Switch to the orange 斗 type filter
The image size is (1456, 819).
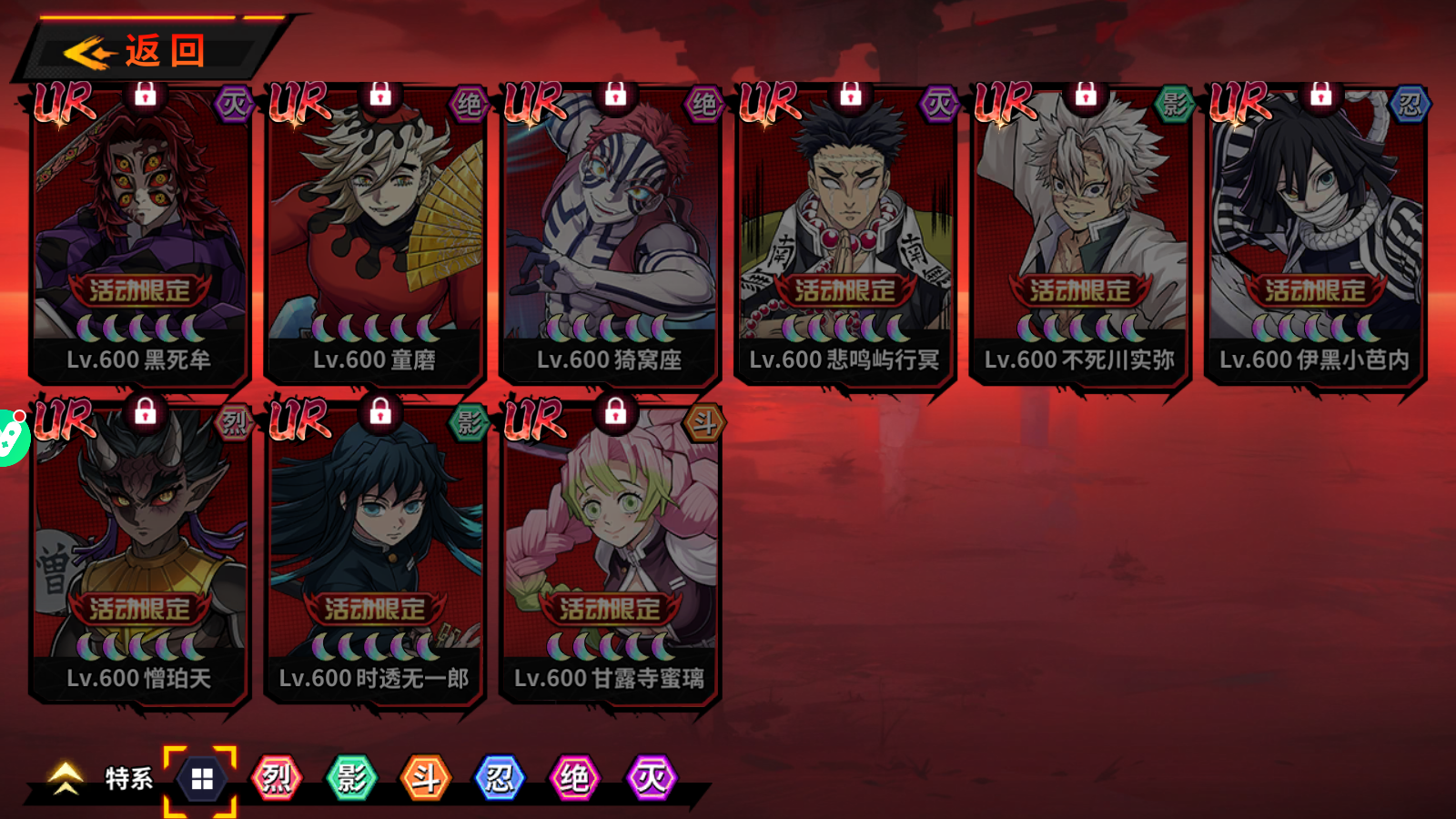(426, 779)
